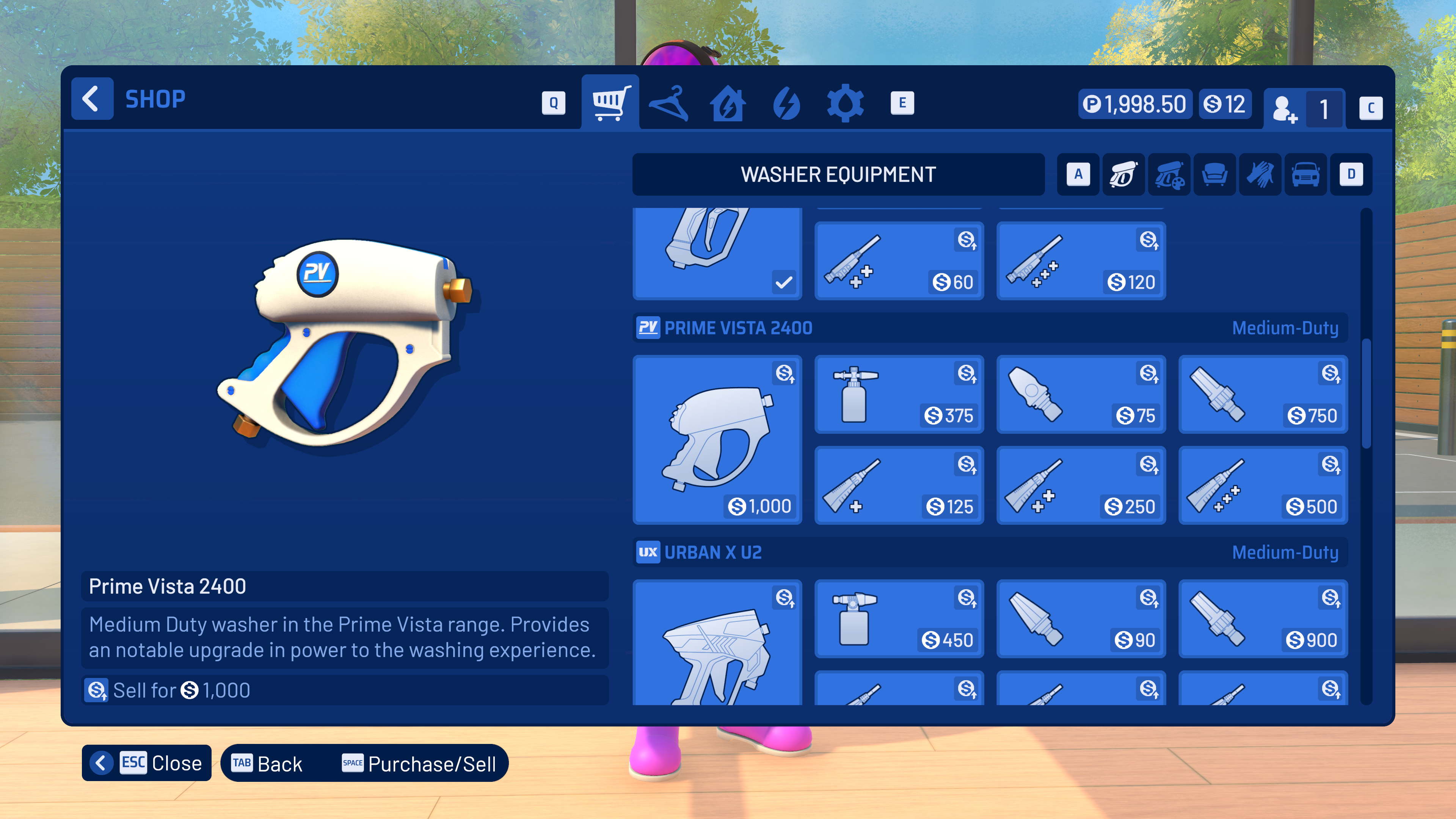This screenshot has height=819, width=1456.
Task: Select the washer equipment category icon
Action: [1123, 175]
